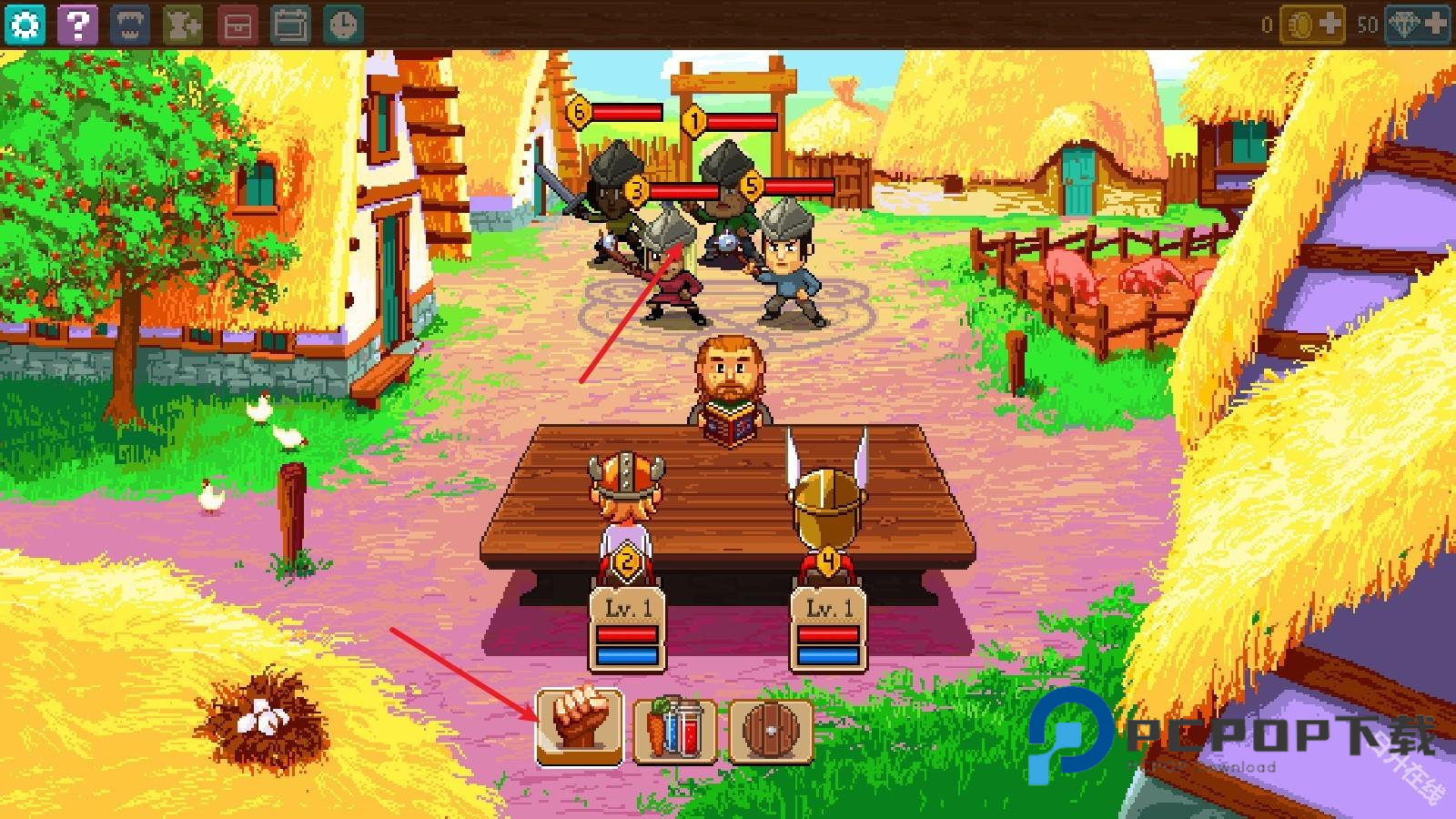Open the red treasure chest menu
Image resolution: width=1456 pixels, height=819 pixels.
coord(237,25)
